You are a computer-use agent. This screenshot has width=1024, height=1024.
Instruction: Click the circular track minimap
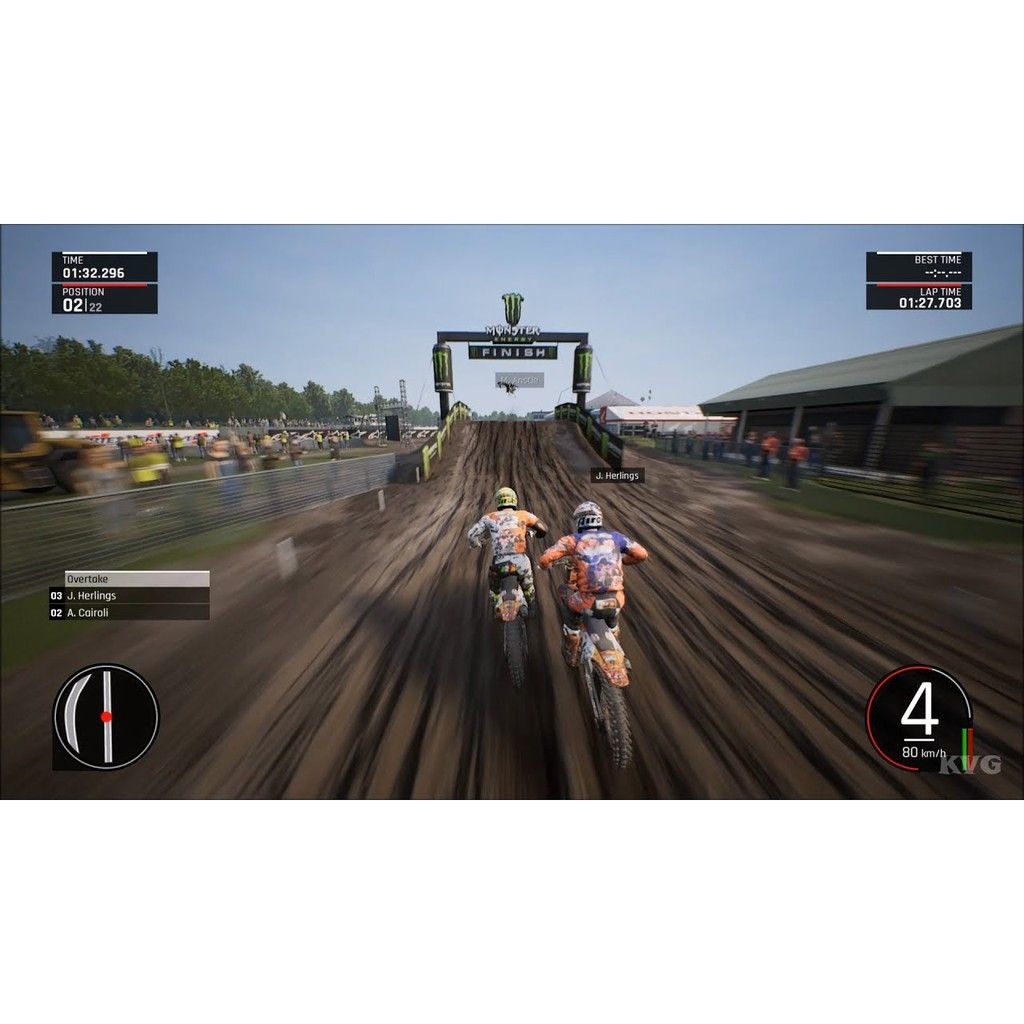coord(106,716)
